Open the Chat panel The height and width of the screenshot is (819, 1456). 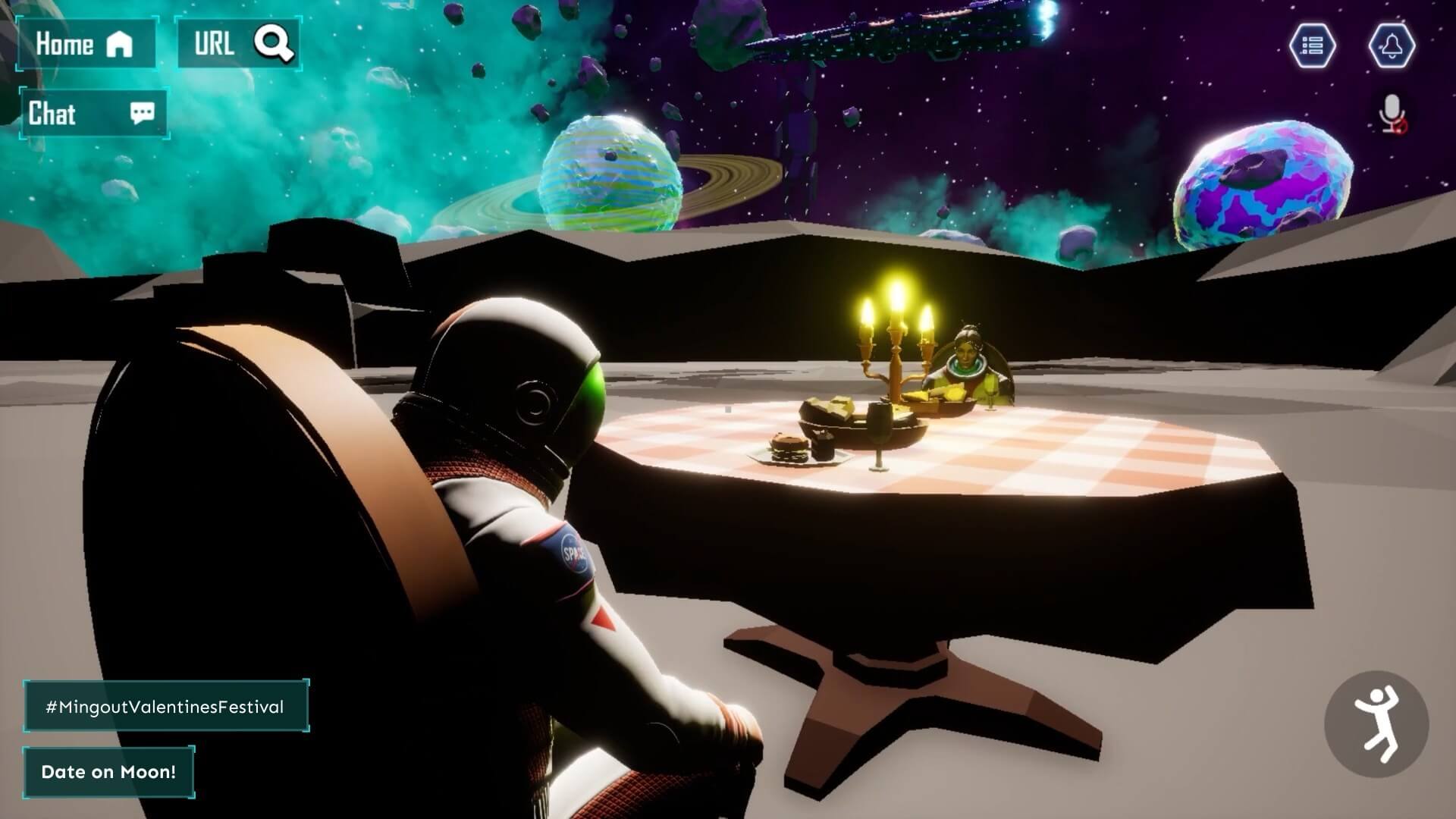pyautogui.click(x=93, y=114)
